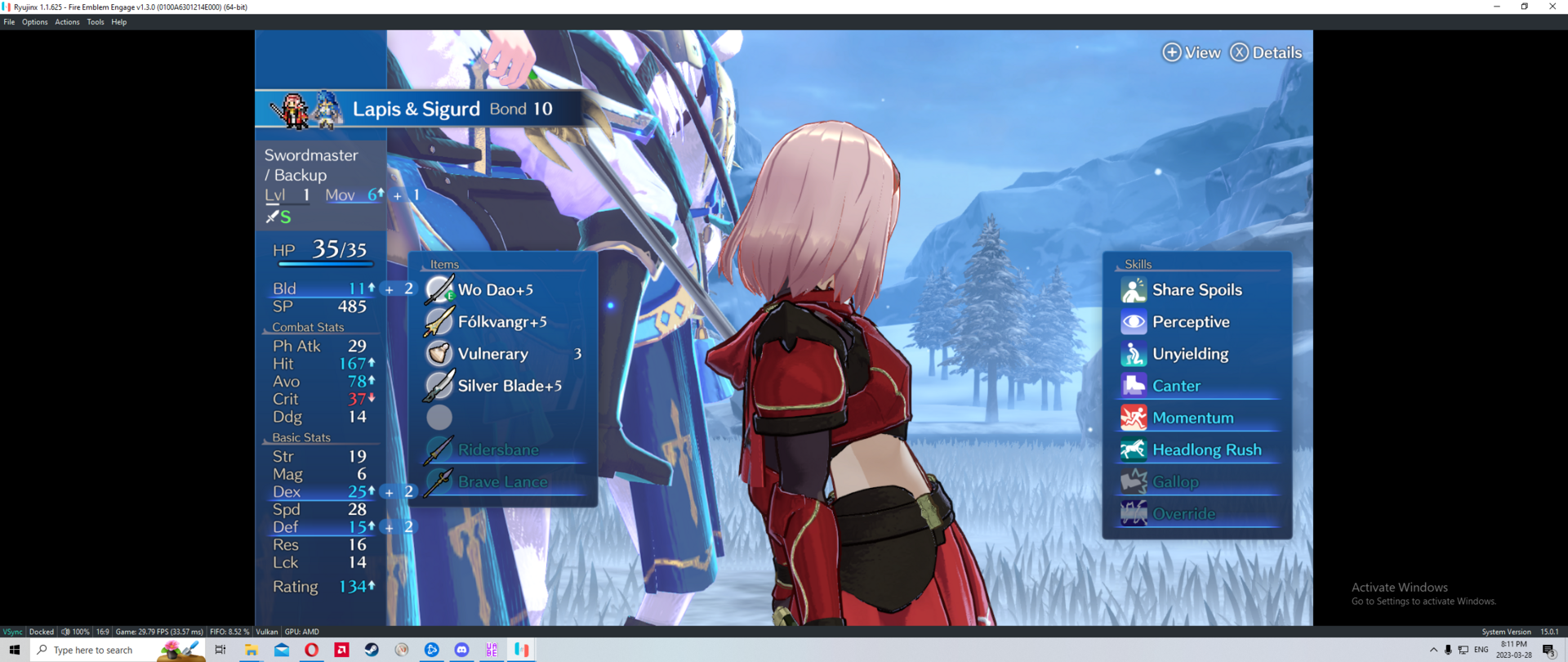Launch Discord from the taskbar

(x=462, y=649)
